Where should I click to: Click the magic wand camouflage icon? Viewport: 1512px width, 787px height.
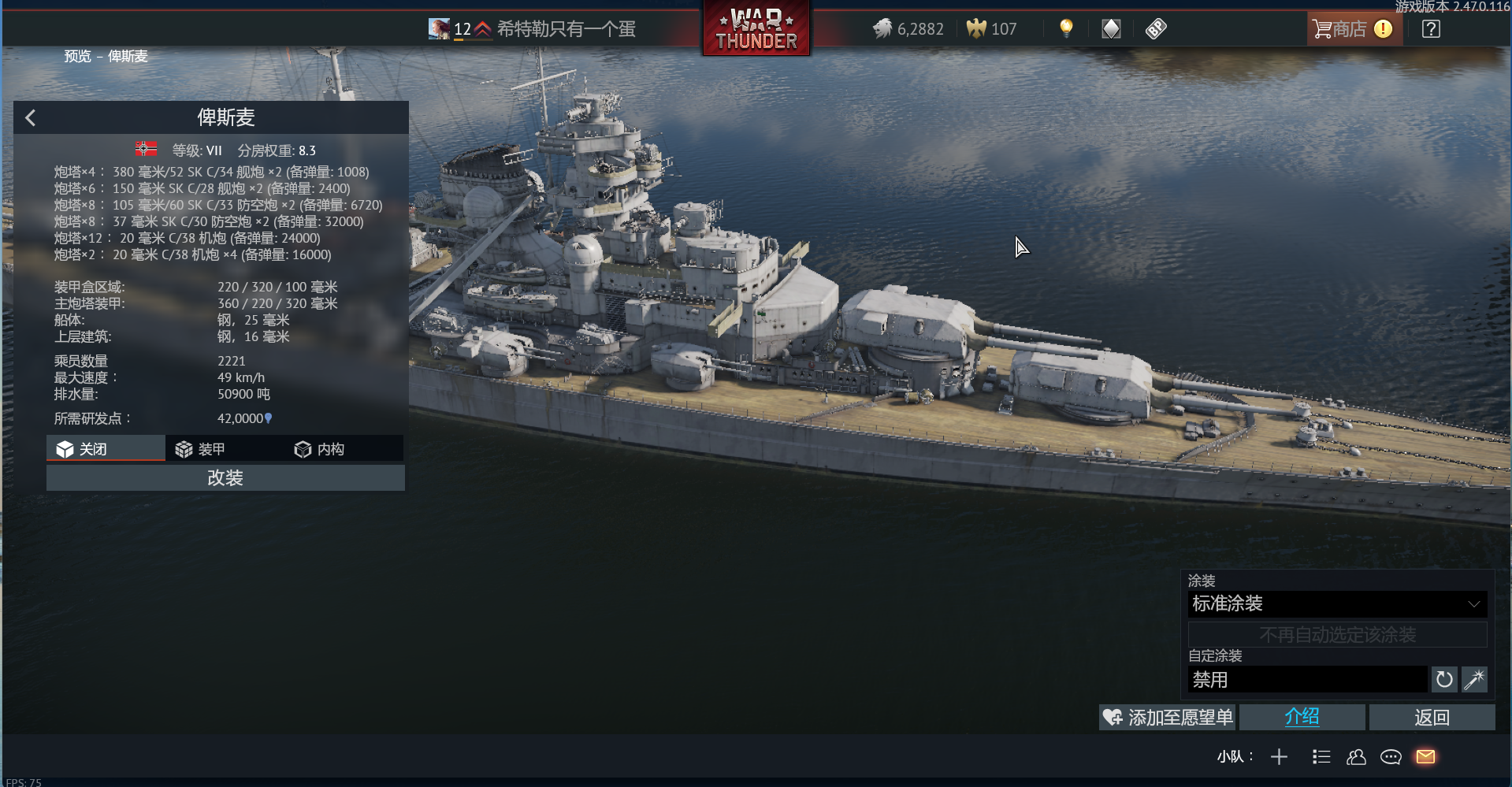tap(1474, 680)
